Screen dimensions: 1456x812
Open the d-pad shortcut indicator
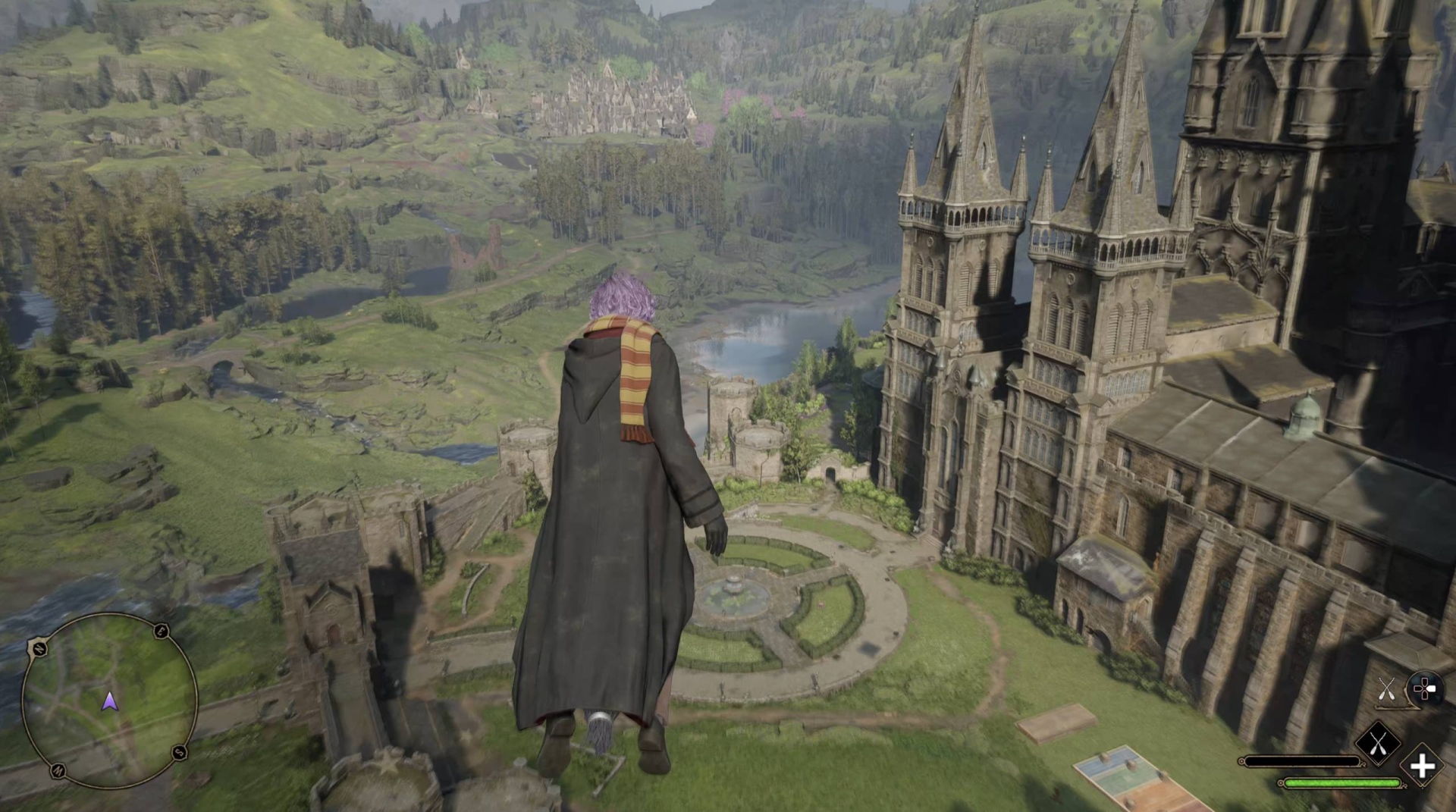(x=1426, y=690)
